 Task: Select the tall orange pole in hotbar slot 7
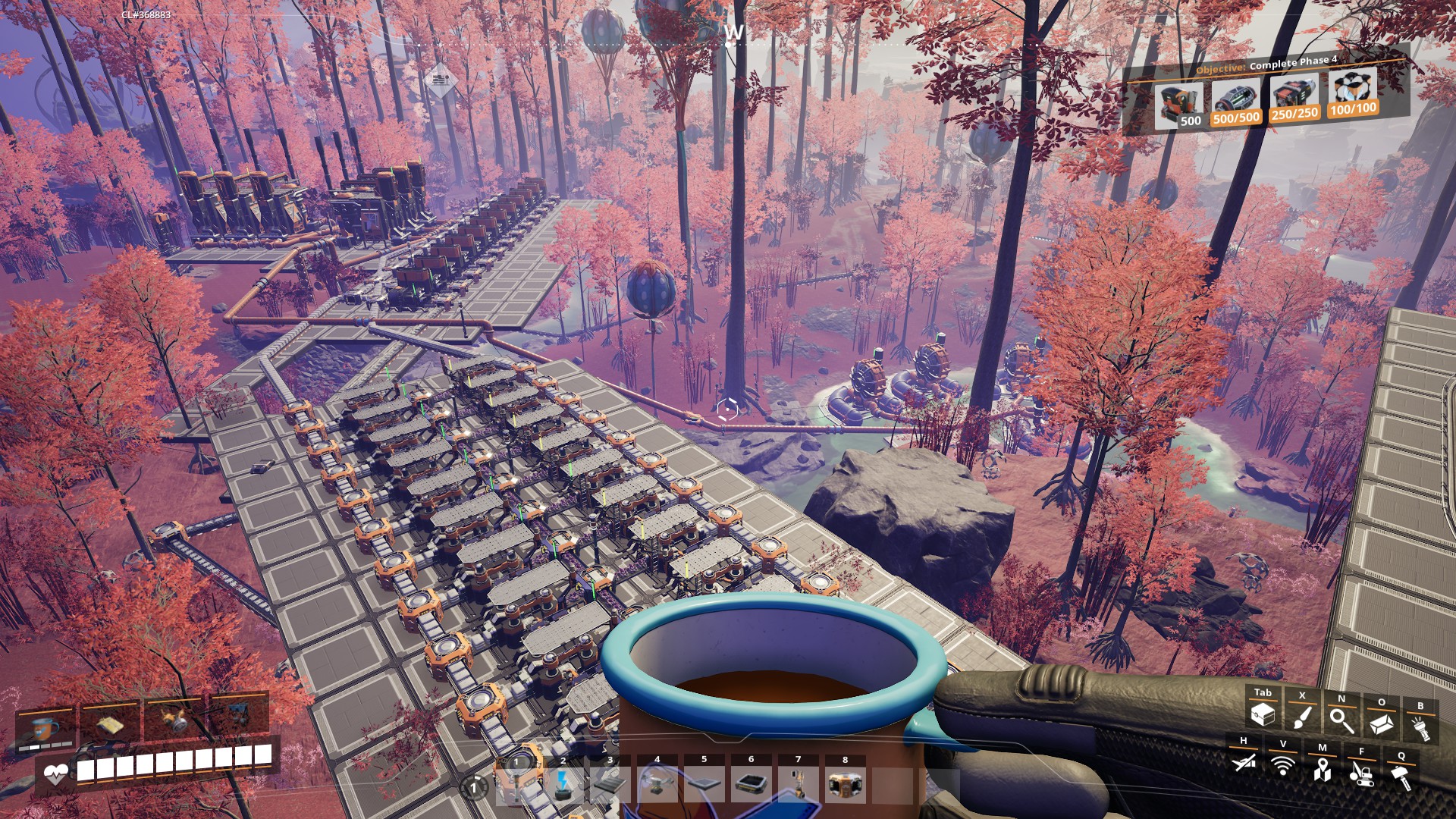798,783
